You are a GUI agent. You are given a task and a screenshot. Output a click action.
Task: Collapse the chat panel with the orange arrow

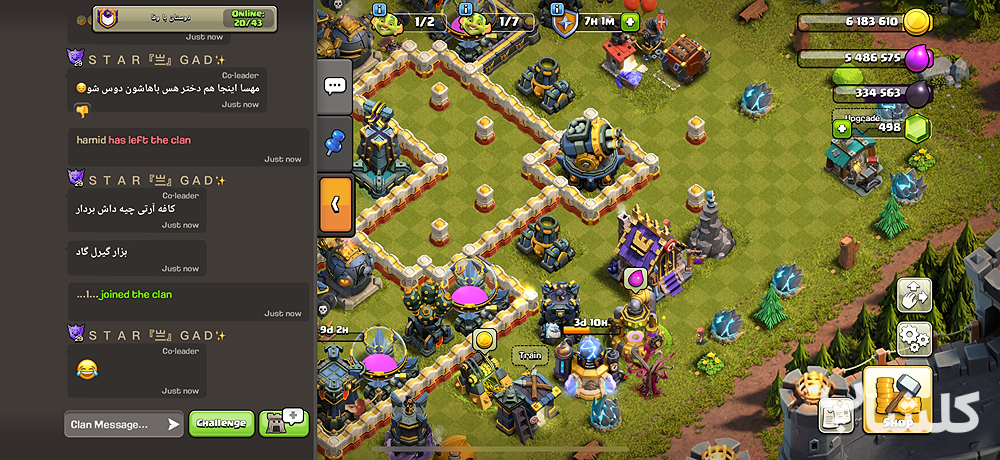(335, 203)
